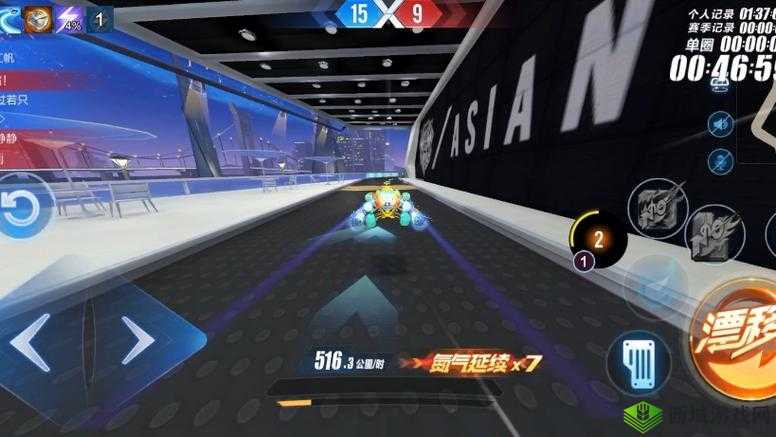Toggle the muted microphone icon
The height and width of the screenshot is (437, 776).
(x=718, y=160)
